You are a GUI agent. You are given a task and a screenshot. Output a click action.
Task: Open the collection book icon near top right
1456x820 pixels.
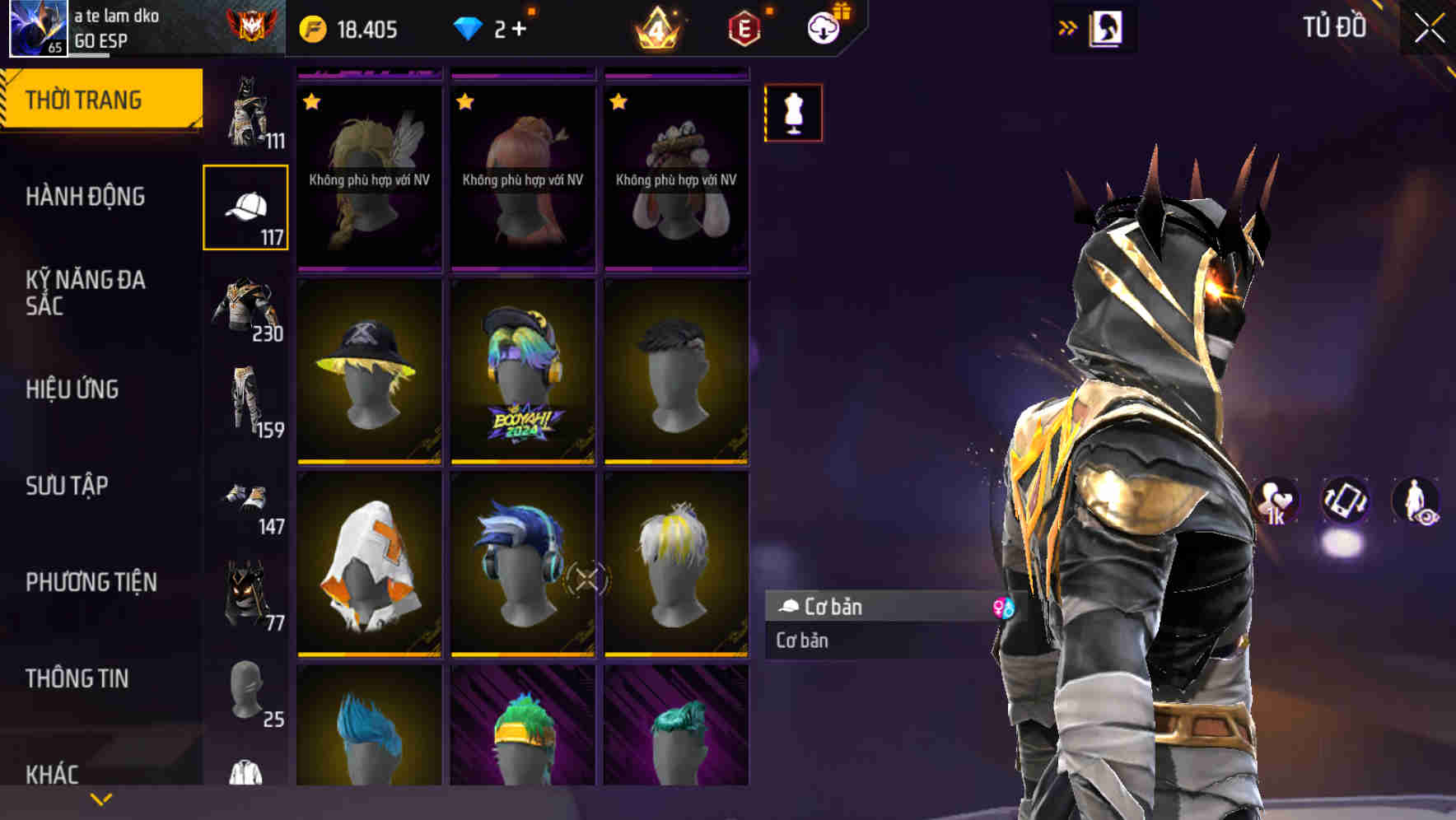click(x=1108, y=27)
